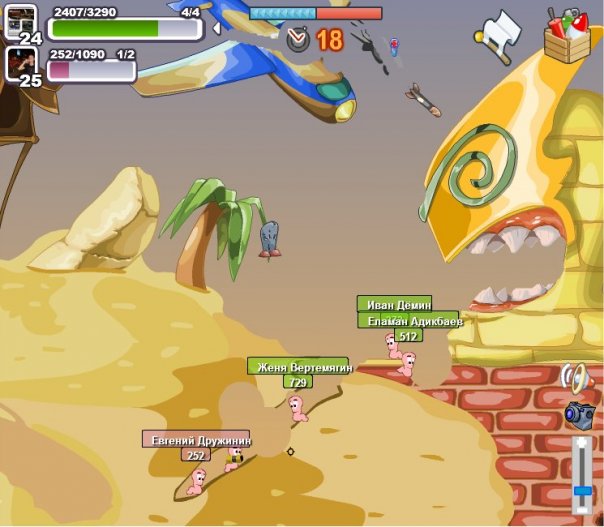
Task: Adjust the zoom slider handle
Action: coord(582,490)
